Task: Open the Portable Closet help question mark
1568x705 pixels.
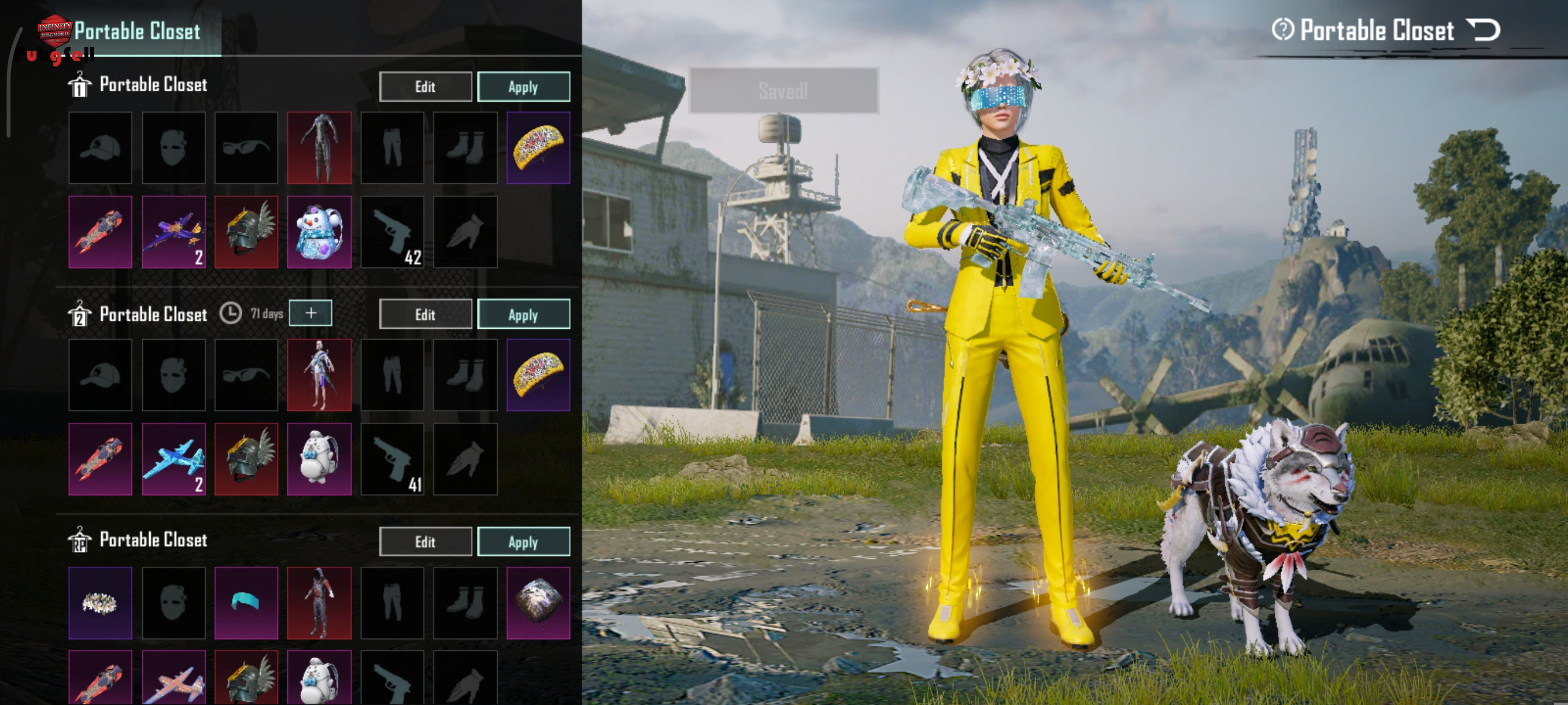Action: click(x=1282, y=30)
